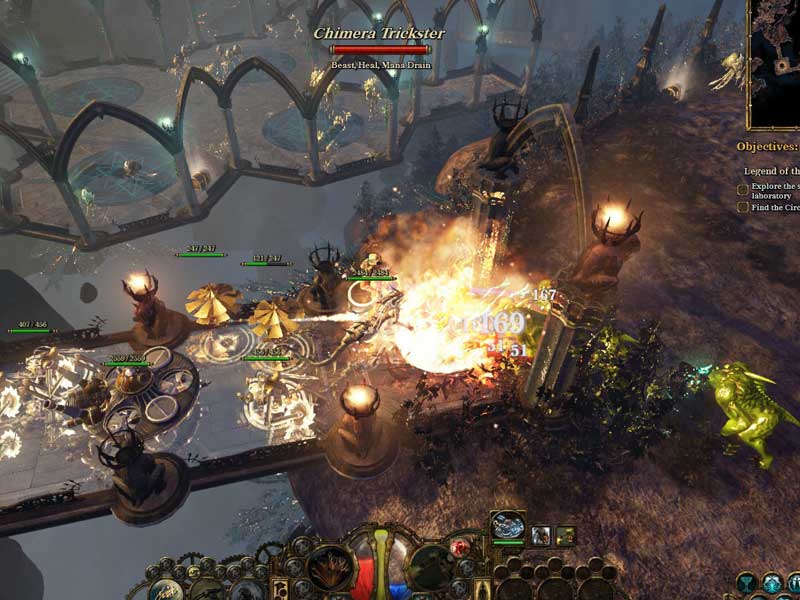Use the red health potion
This screenshot has height=600, width=800.
click(462, 546)
